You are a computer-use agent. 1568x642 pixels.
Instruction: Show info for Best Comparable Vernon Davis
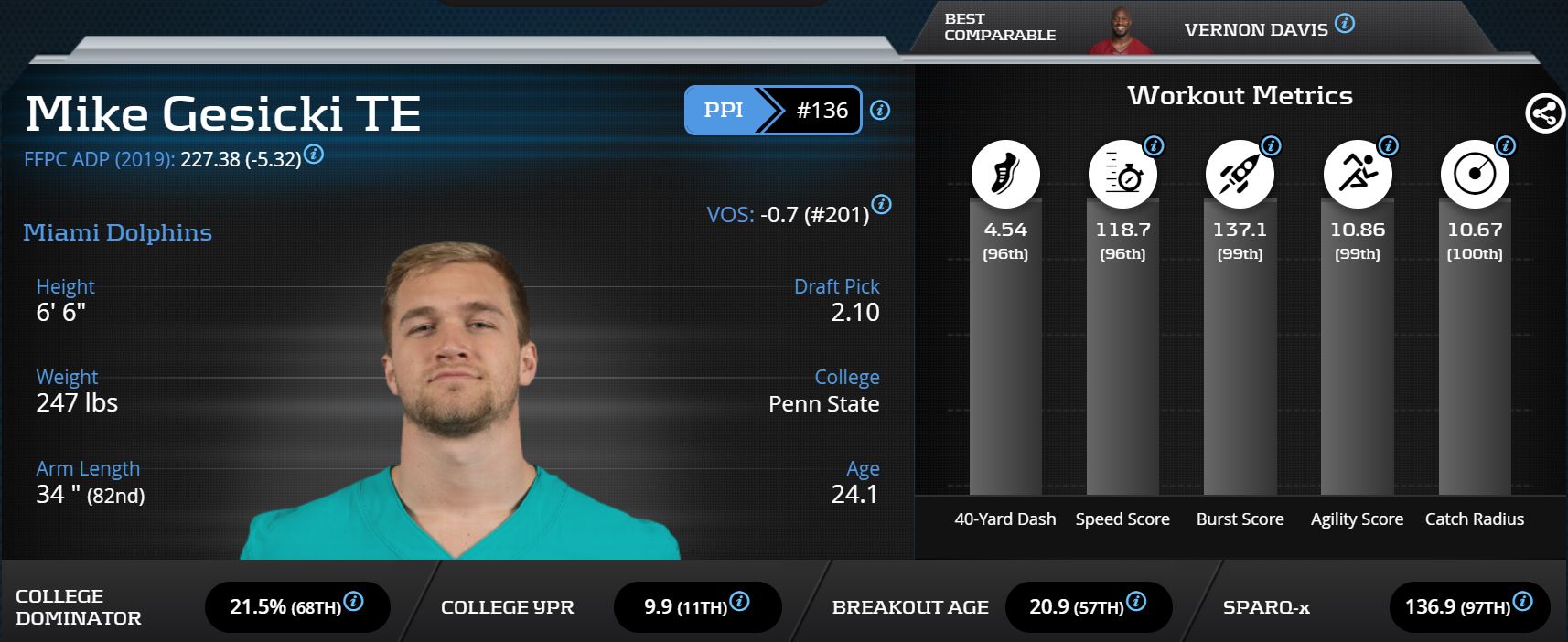(x=1345, y=23)
